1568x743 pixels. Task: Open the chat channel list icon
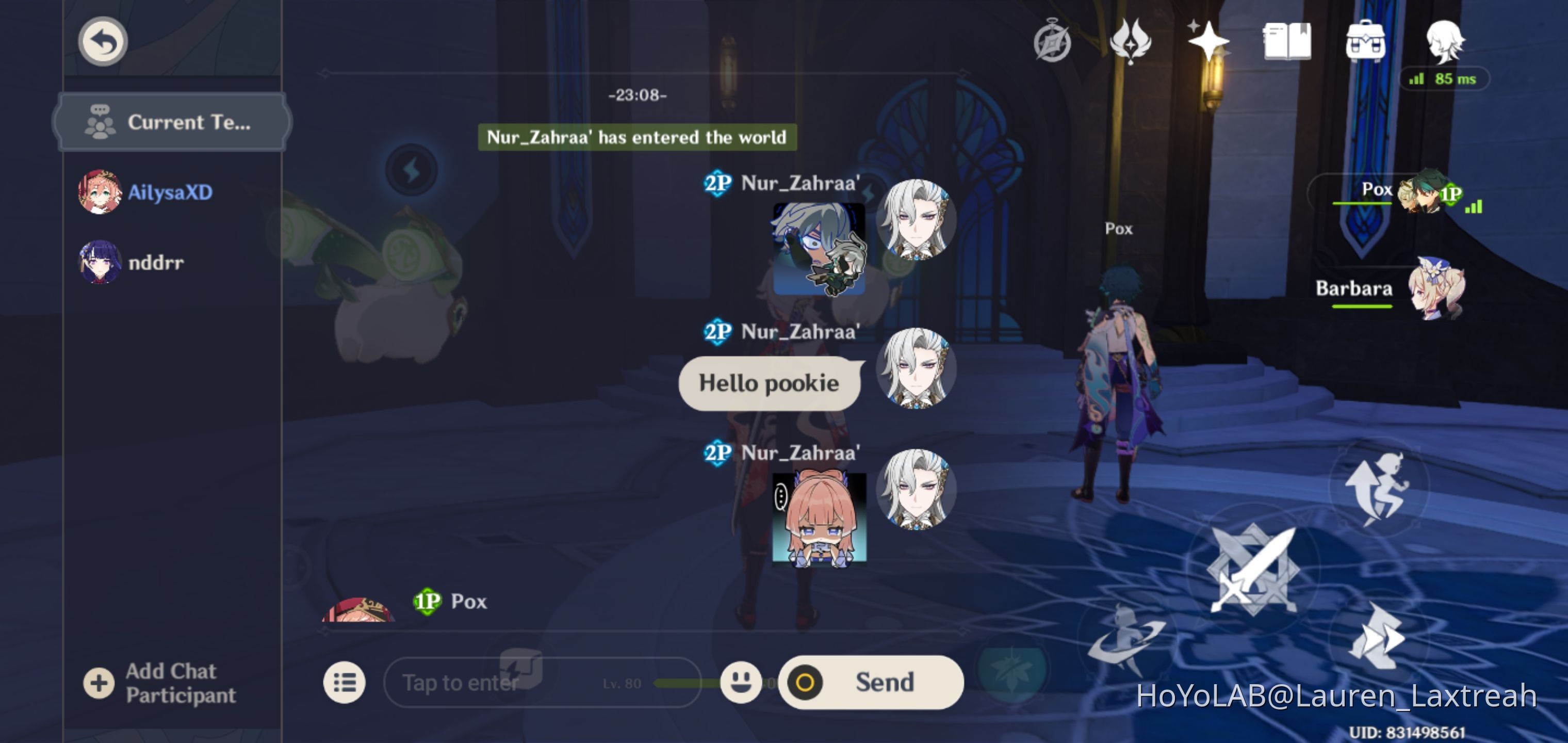[x=345, y=682]
